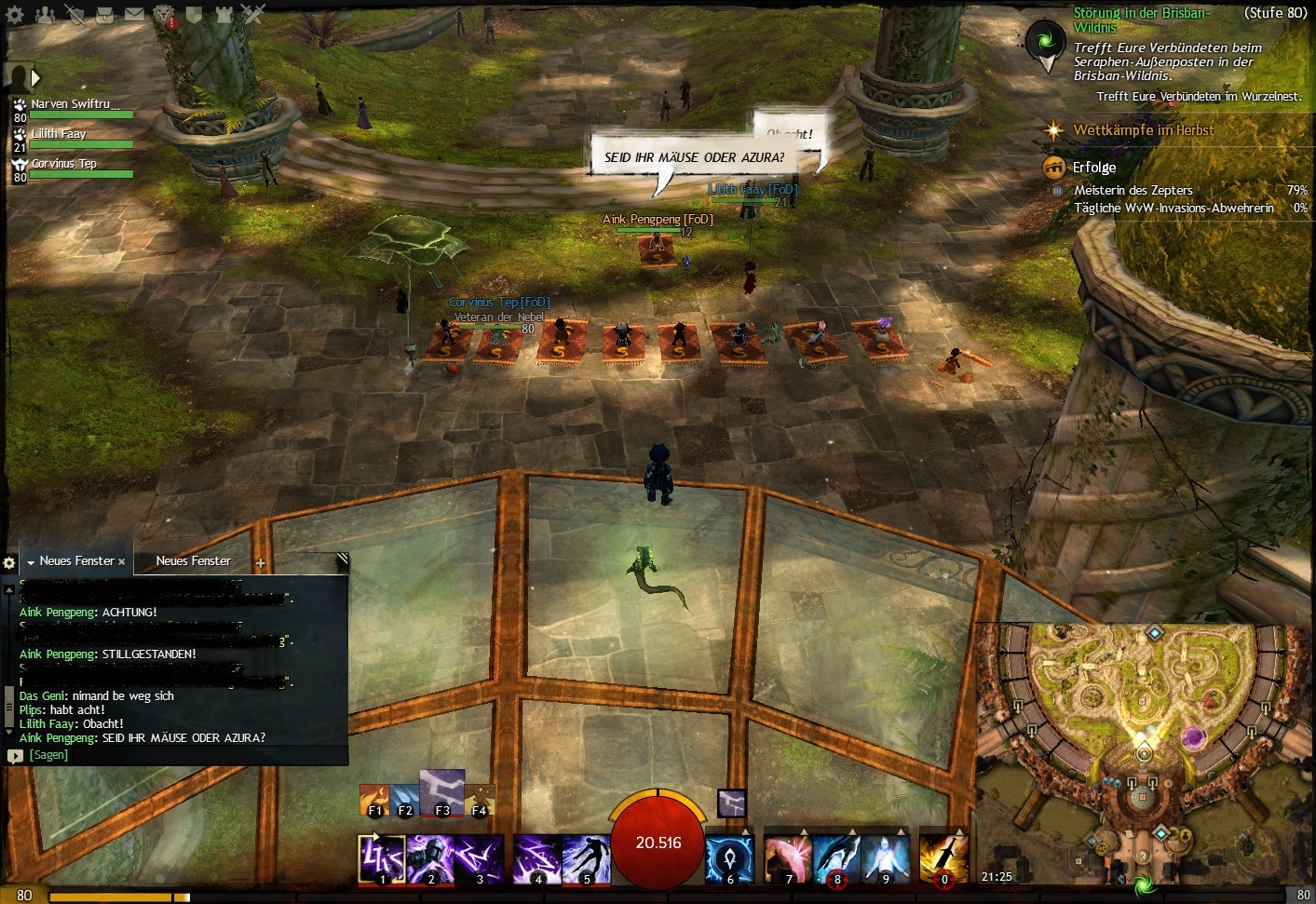Add a new chat tab with plus

click(x=261, y=563)
